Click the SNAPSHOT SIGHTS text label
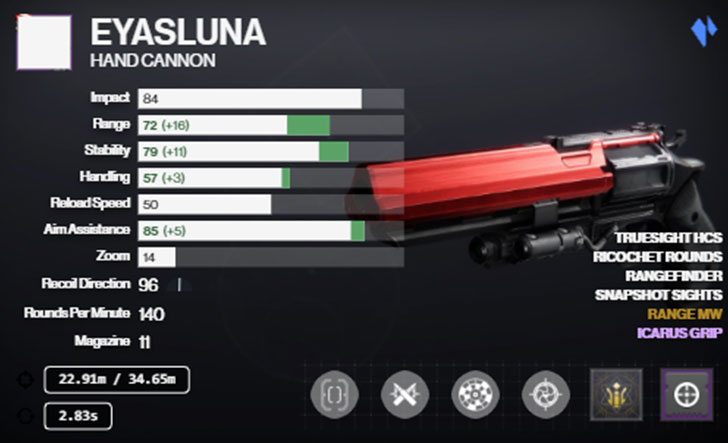Screen dimensions: 728x443 pos(659,295)
